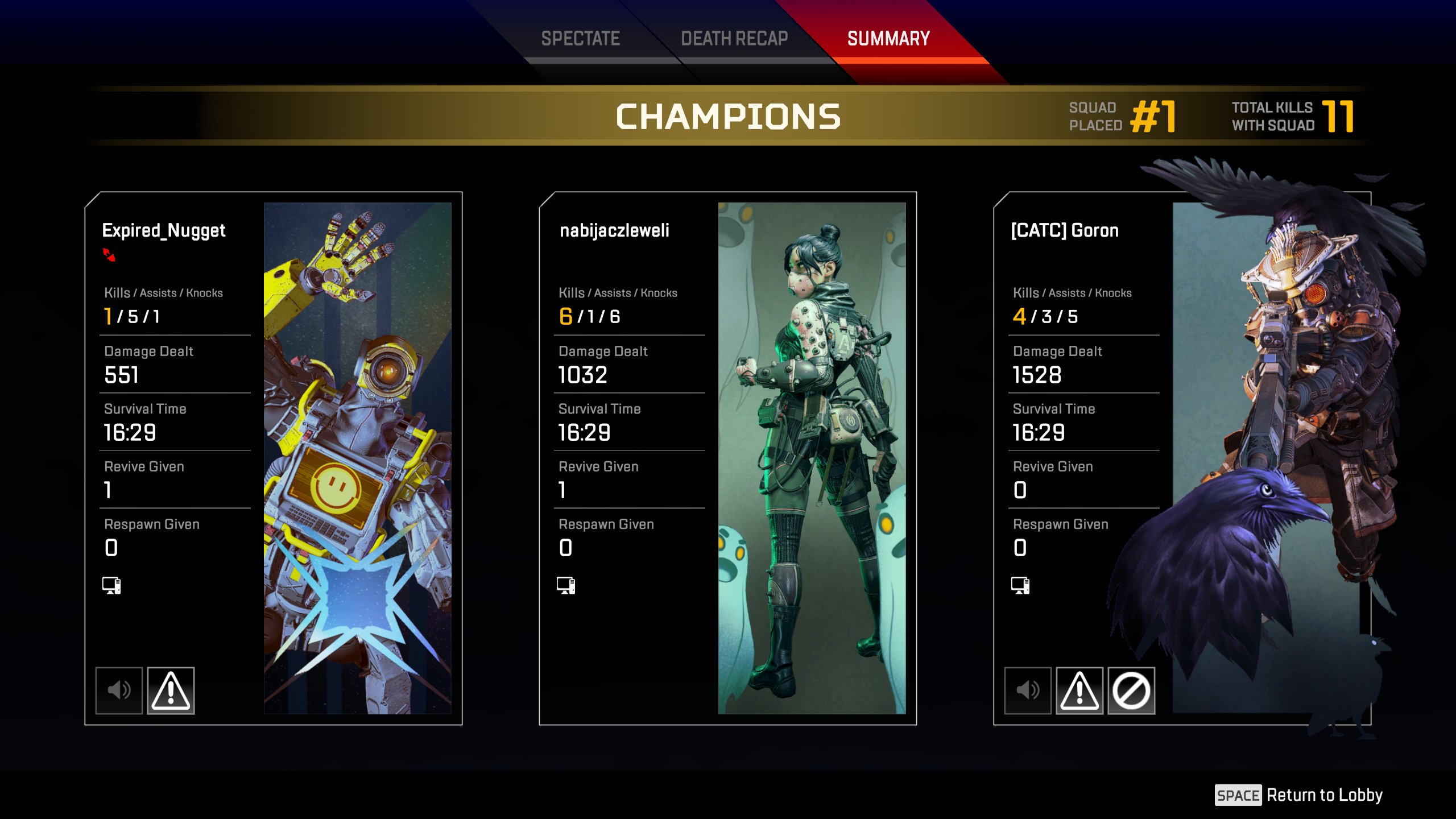Select Expired_Nugget's Pathfinder banner card

click(x=357, y=458)
